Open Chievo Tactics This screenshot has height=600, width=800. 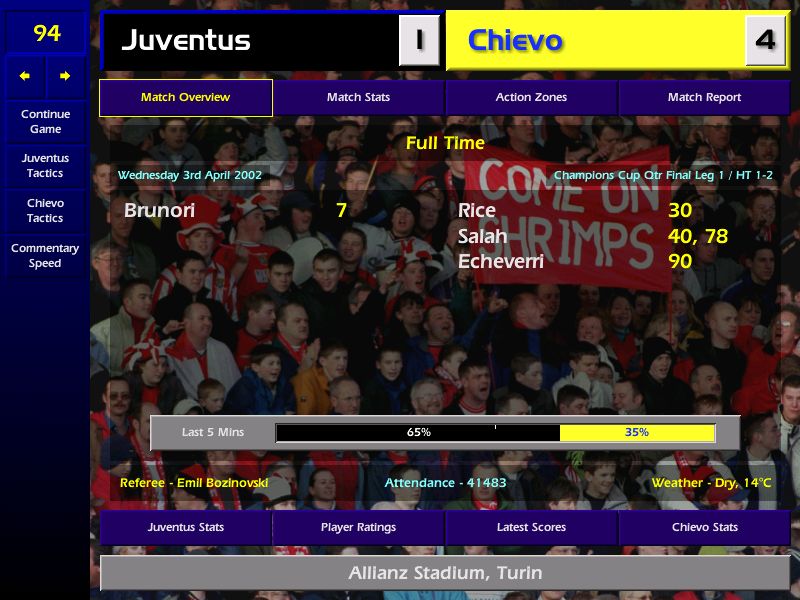[x=45, y=210]
